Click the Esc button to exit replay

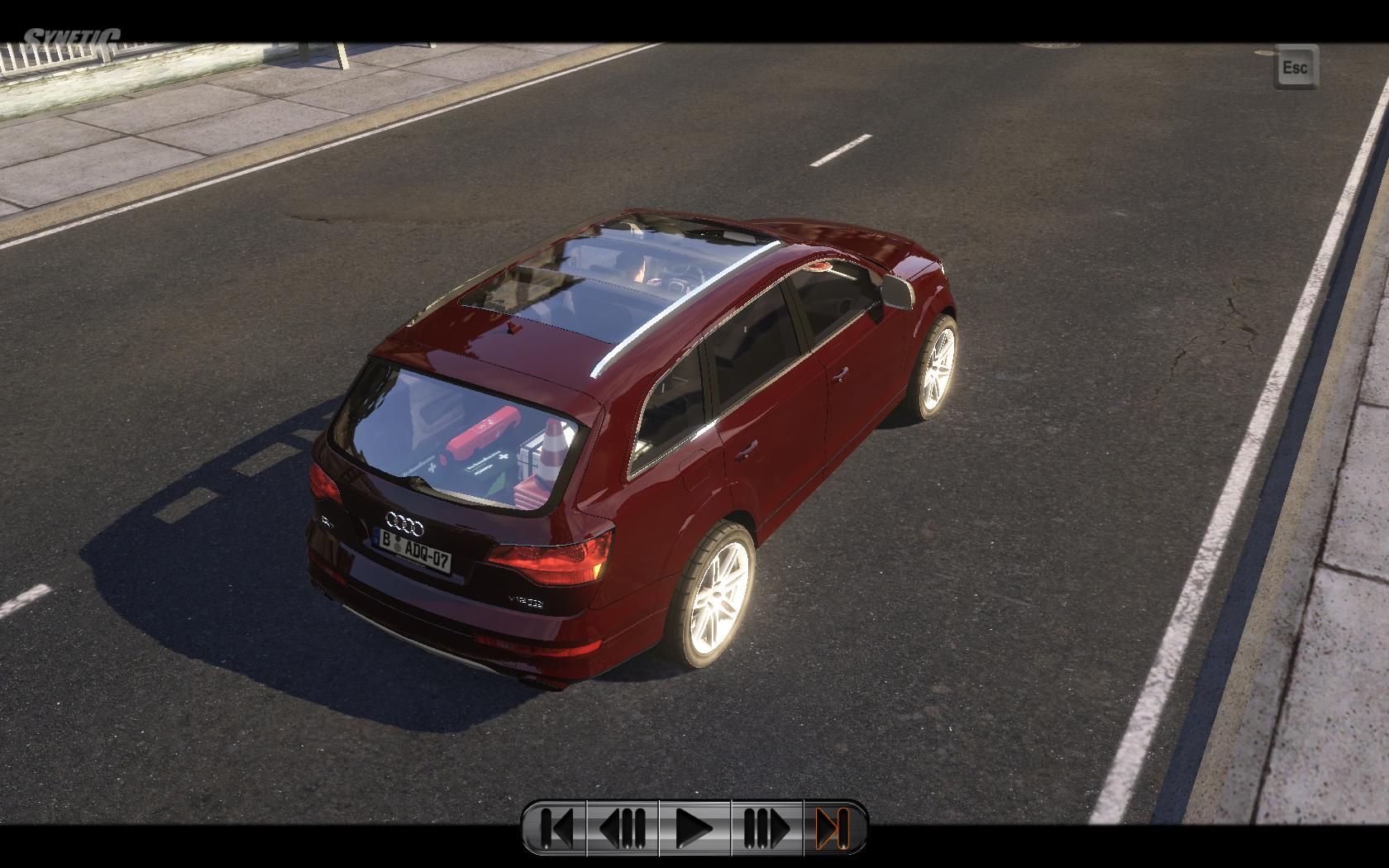[x=1295, y=67]
